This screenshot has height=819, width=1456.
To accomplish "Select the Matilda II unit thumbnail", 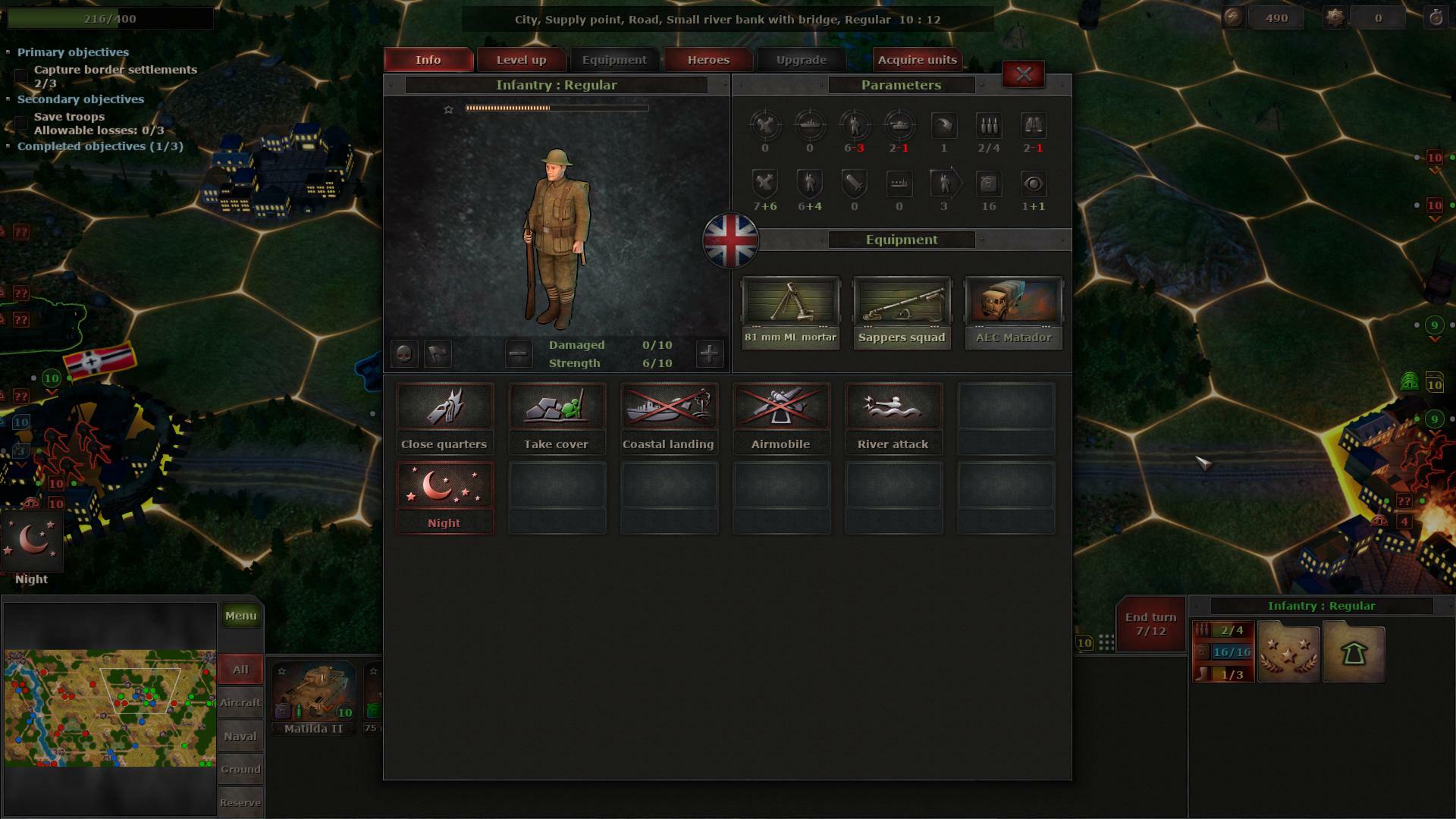I will (x=312, y=694).
